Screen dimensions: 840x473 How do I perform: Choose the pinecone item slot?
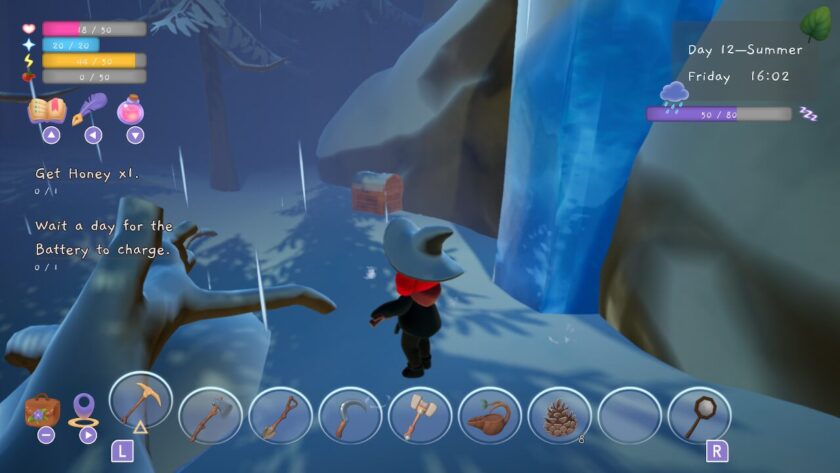(x=559, y=415)
